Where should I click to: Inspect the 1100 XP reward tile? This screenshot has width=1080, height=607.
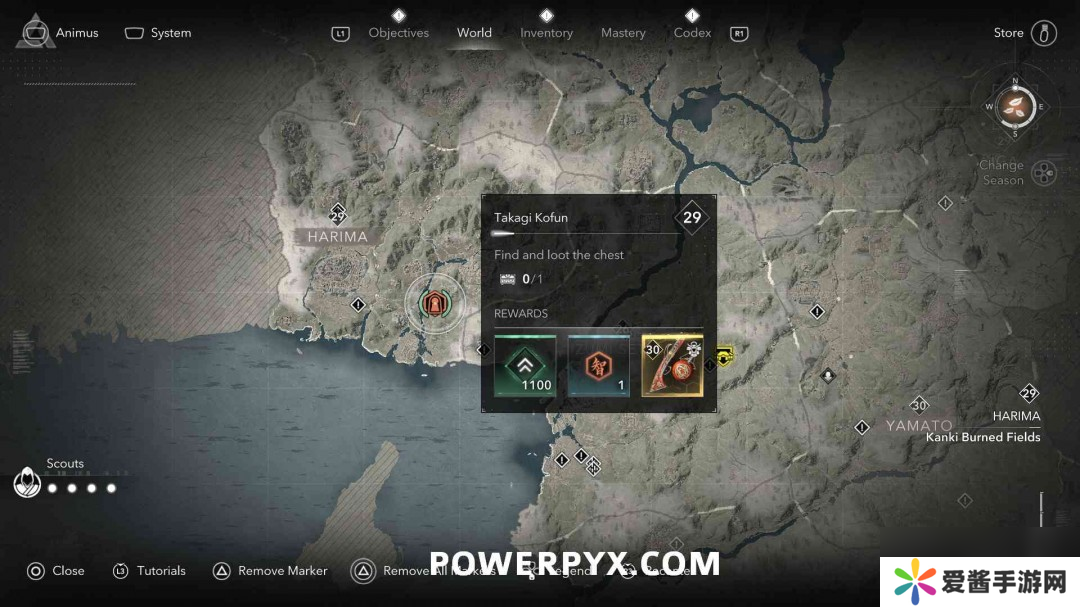(525, 365)
